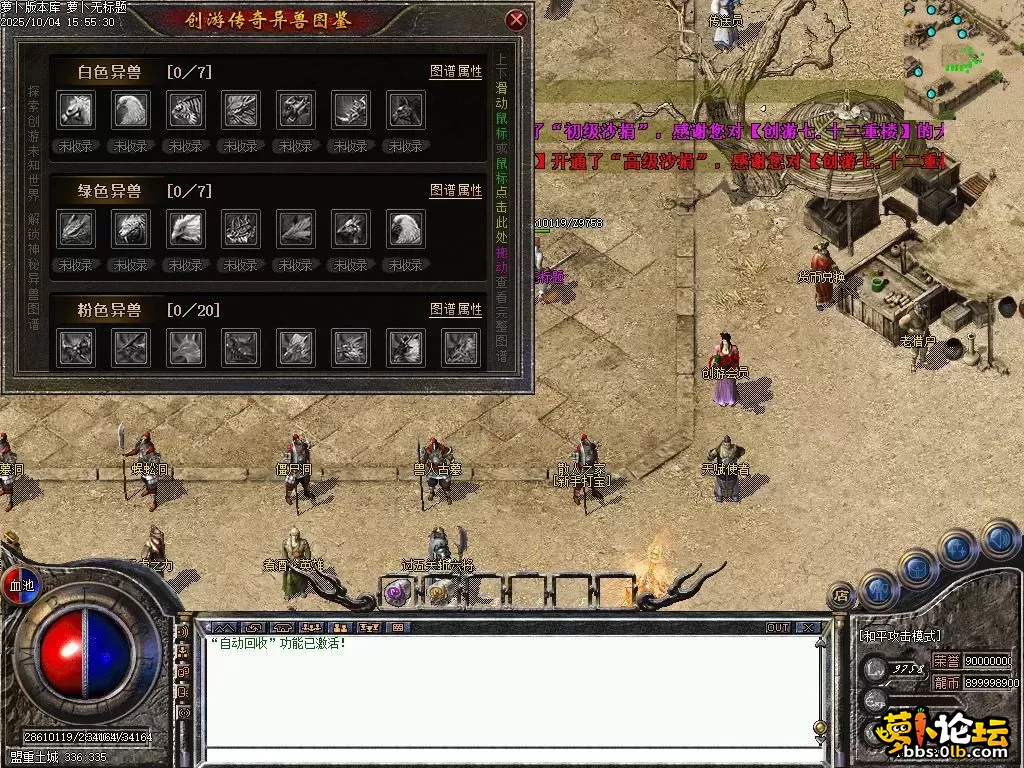1024x768 pixels.
Task: Close the beast codex window
Action: tap(516, 20)
